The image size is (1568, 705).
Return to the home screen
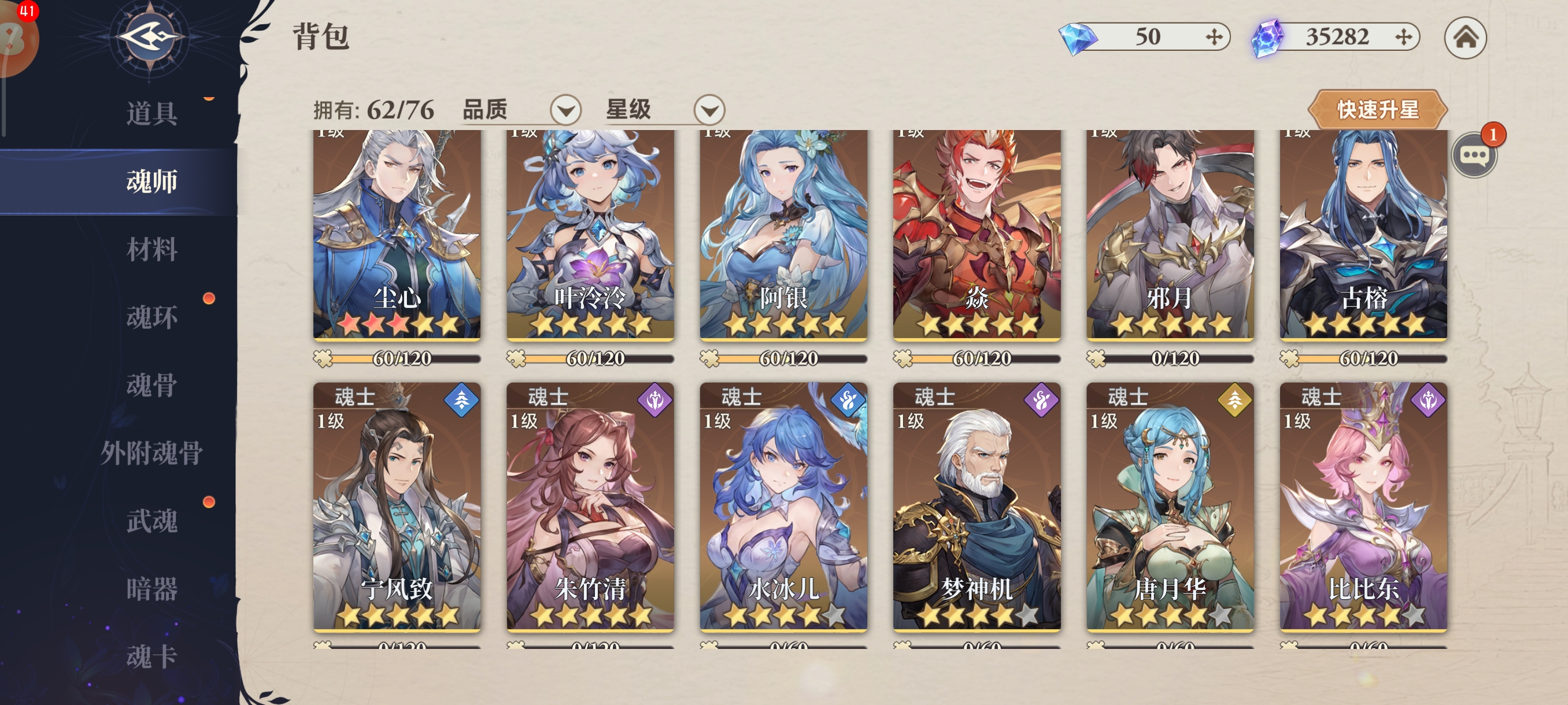[1465, 38]
